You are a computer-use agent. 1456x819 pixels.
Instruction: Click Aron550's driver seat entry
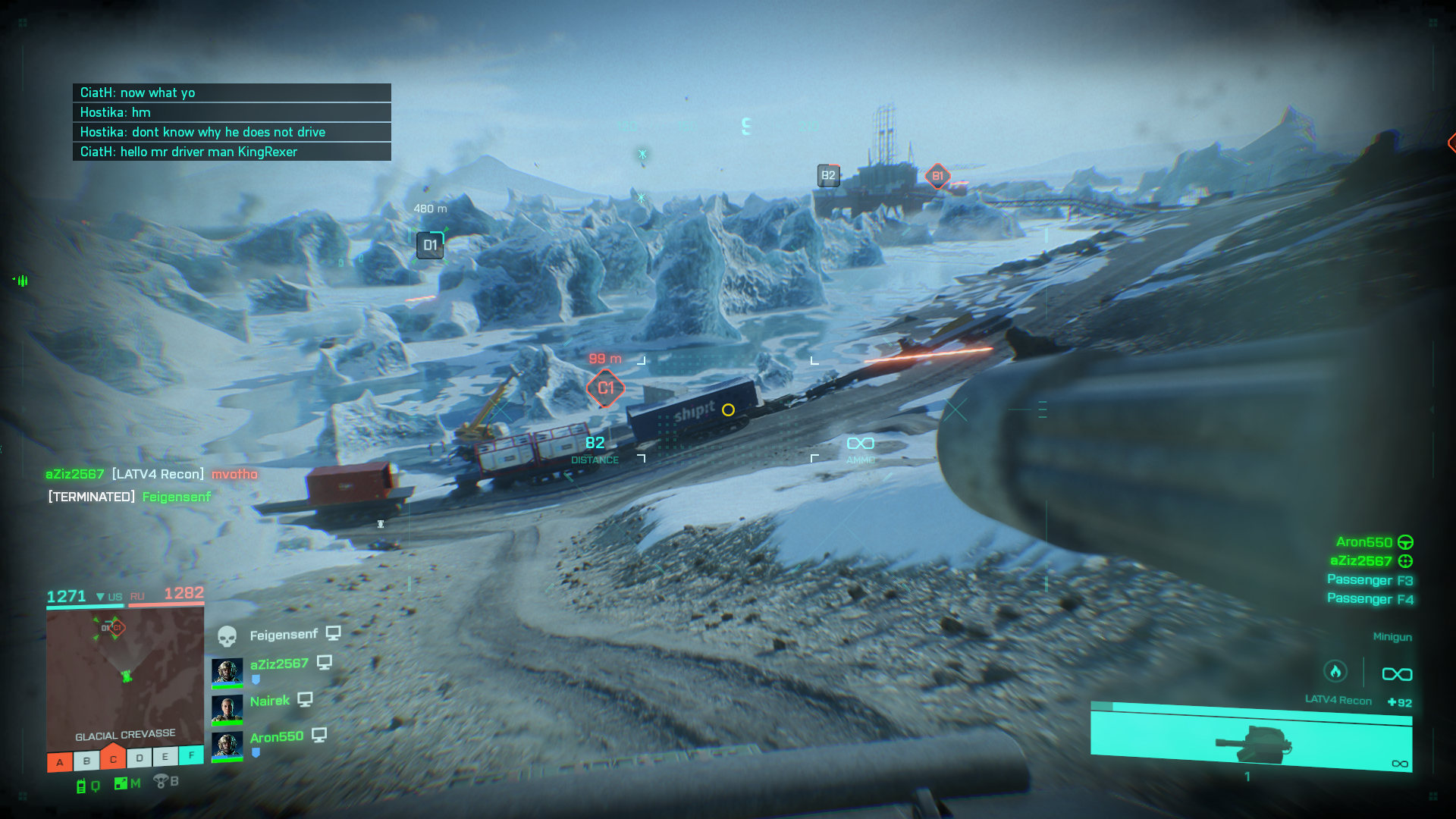click(x=1373, y=542)
